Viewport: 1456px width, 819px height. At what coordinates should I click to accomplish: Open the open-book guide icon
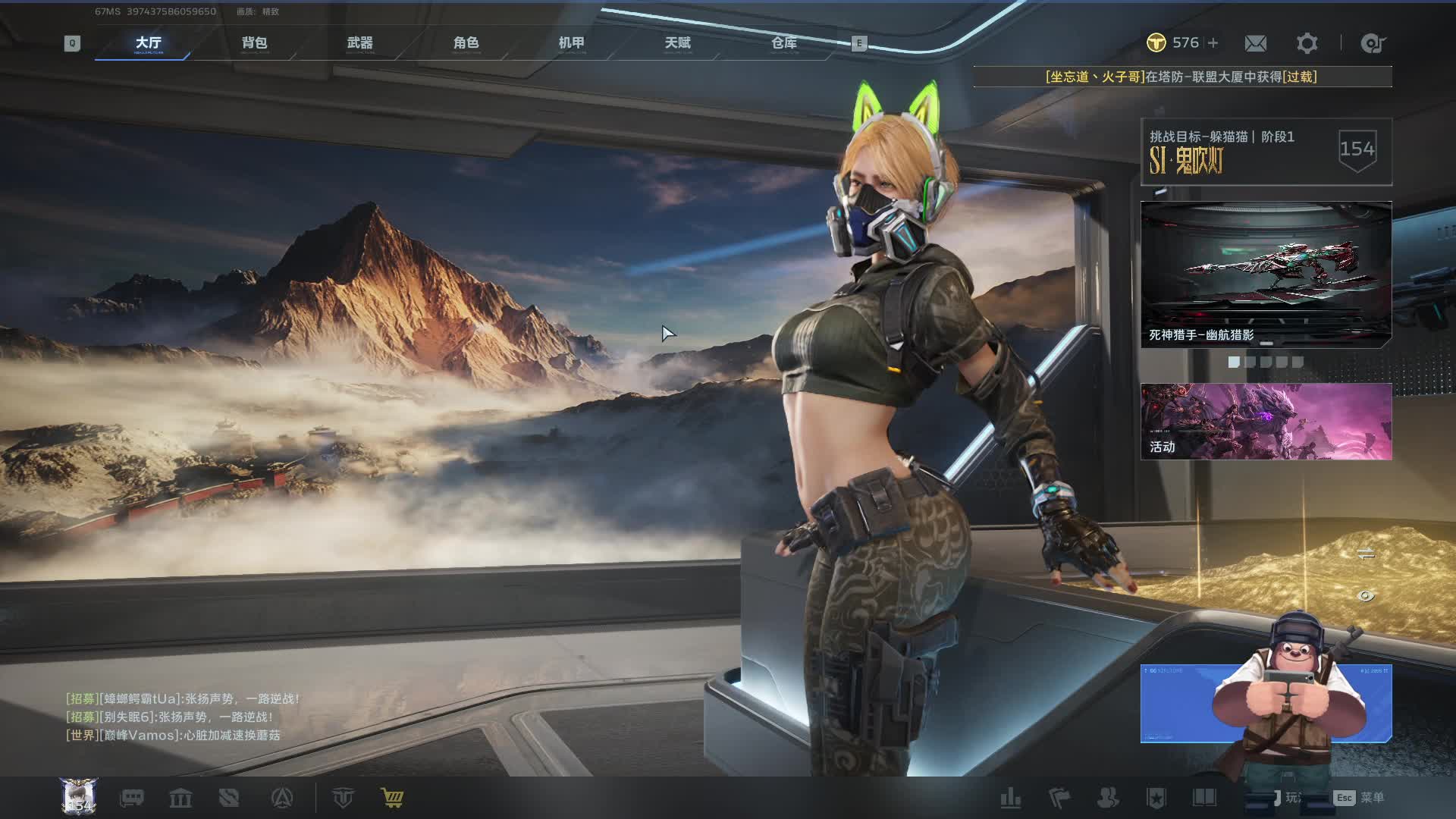(x=1204, y=798)
